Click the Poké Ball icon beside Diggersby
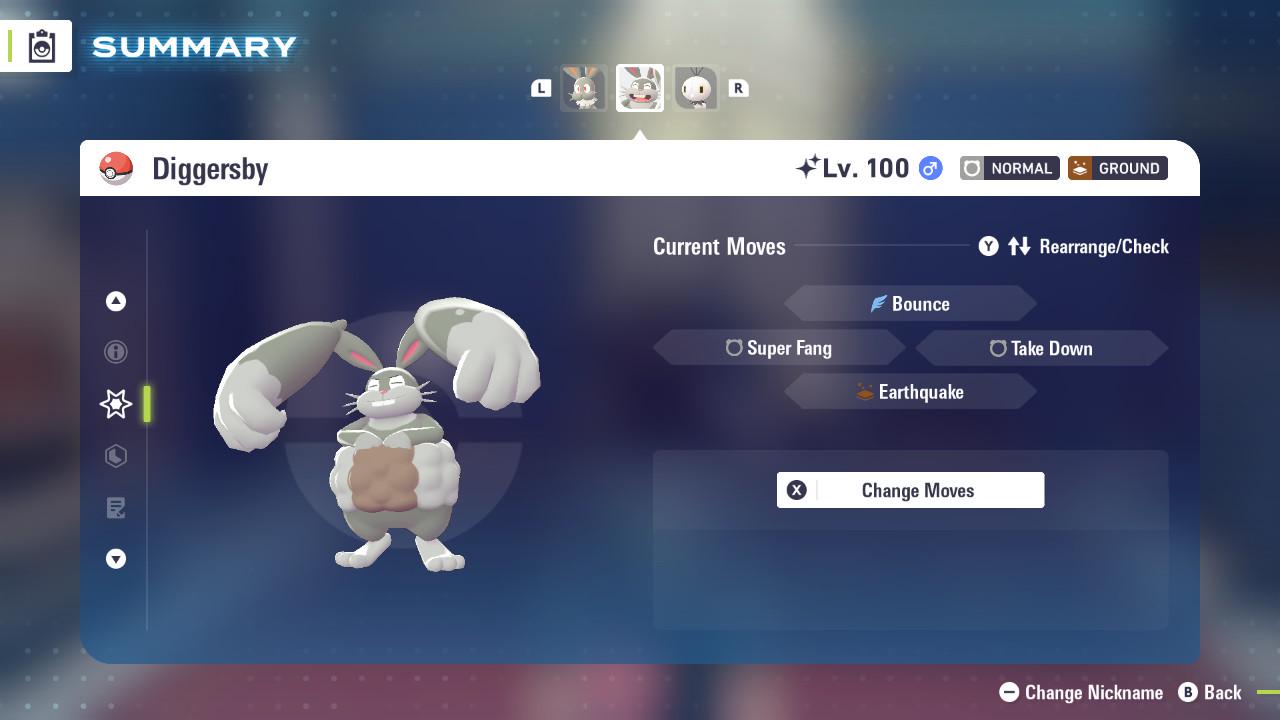1280x720 pixels. 117,168
